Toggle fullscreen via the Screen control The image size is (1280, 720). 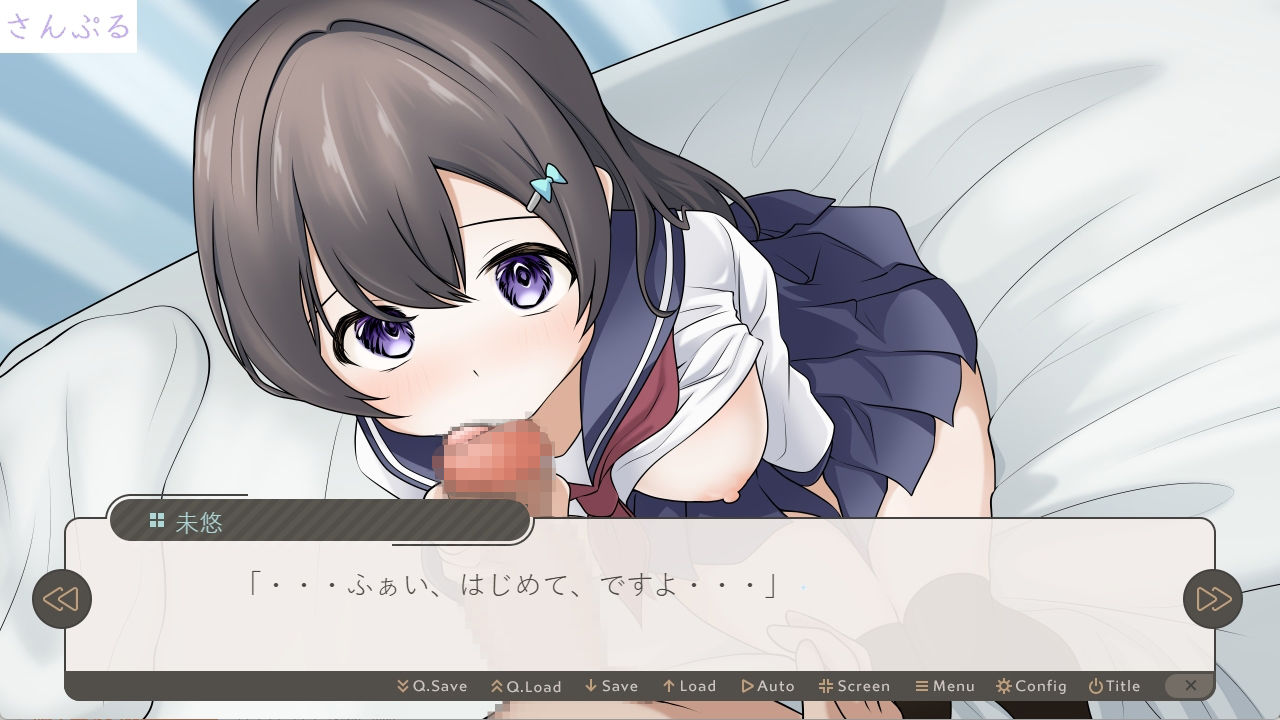(855, 686)
